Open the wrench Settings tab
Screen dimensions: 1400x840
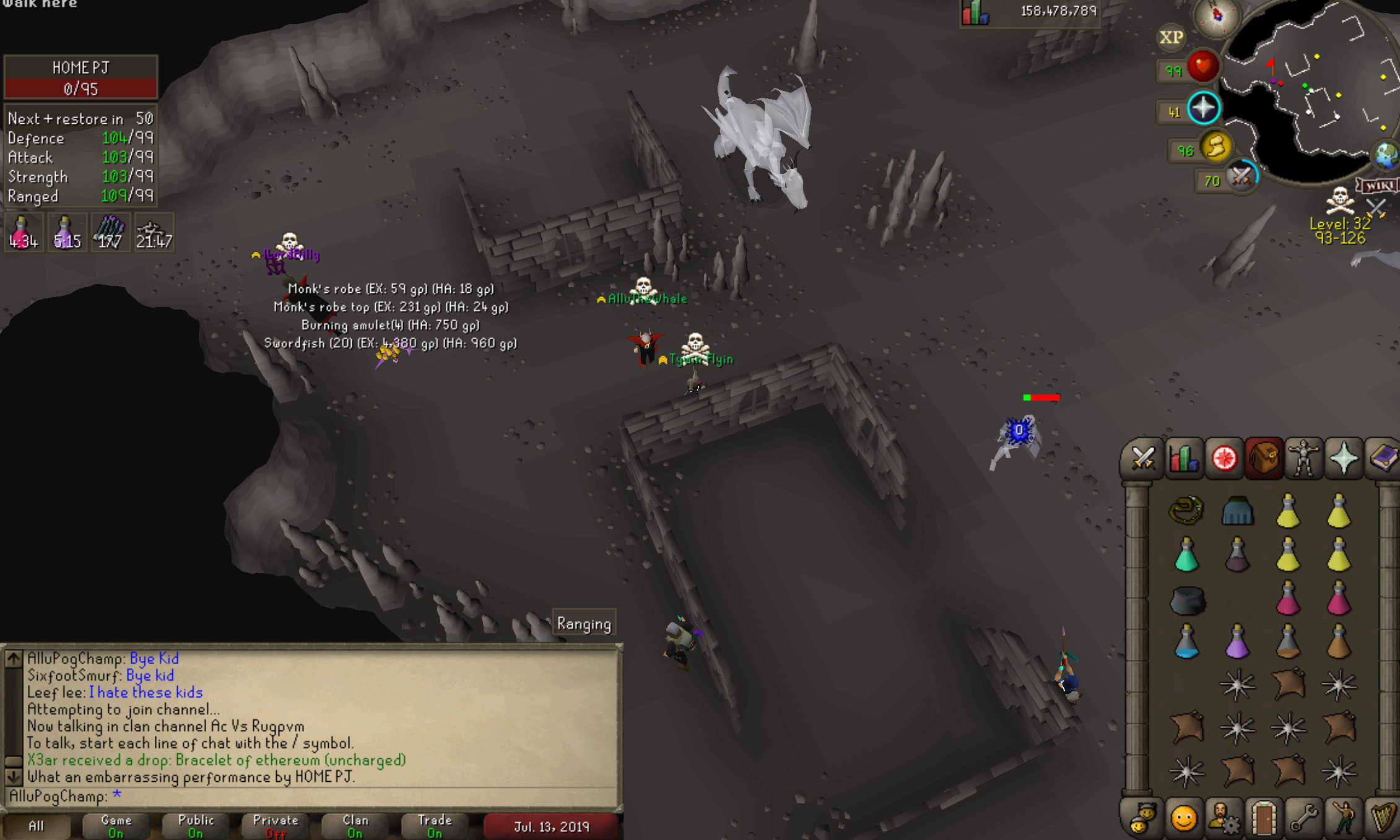pos(1303,818)
